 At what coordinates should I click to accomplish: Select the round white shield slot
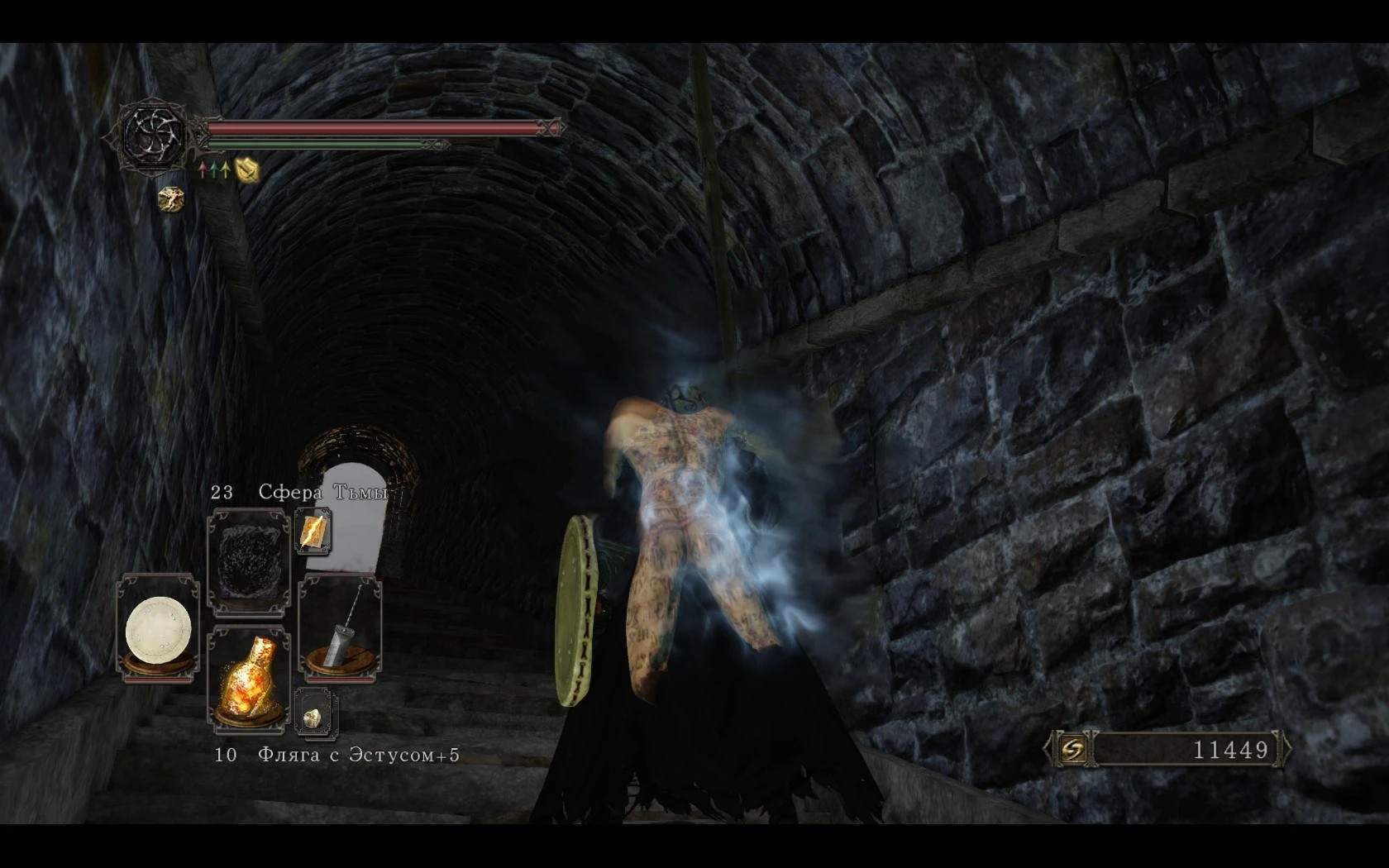tap(159, 628)
